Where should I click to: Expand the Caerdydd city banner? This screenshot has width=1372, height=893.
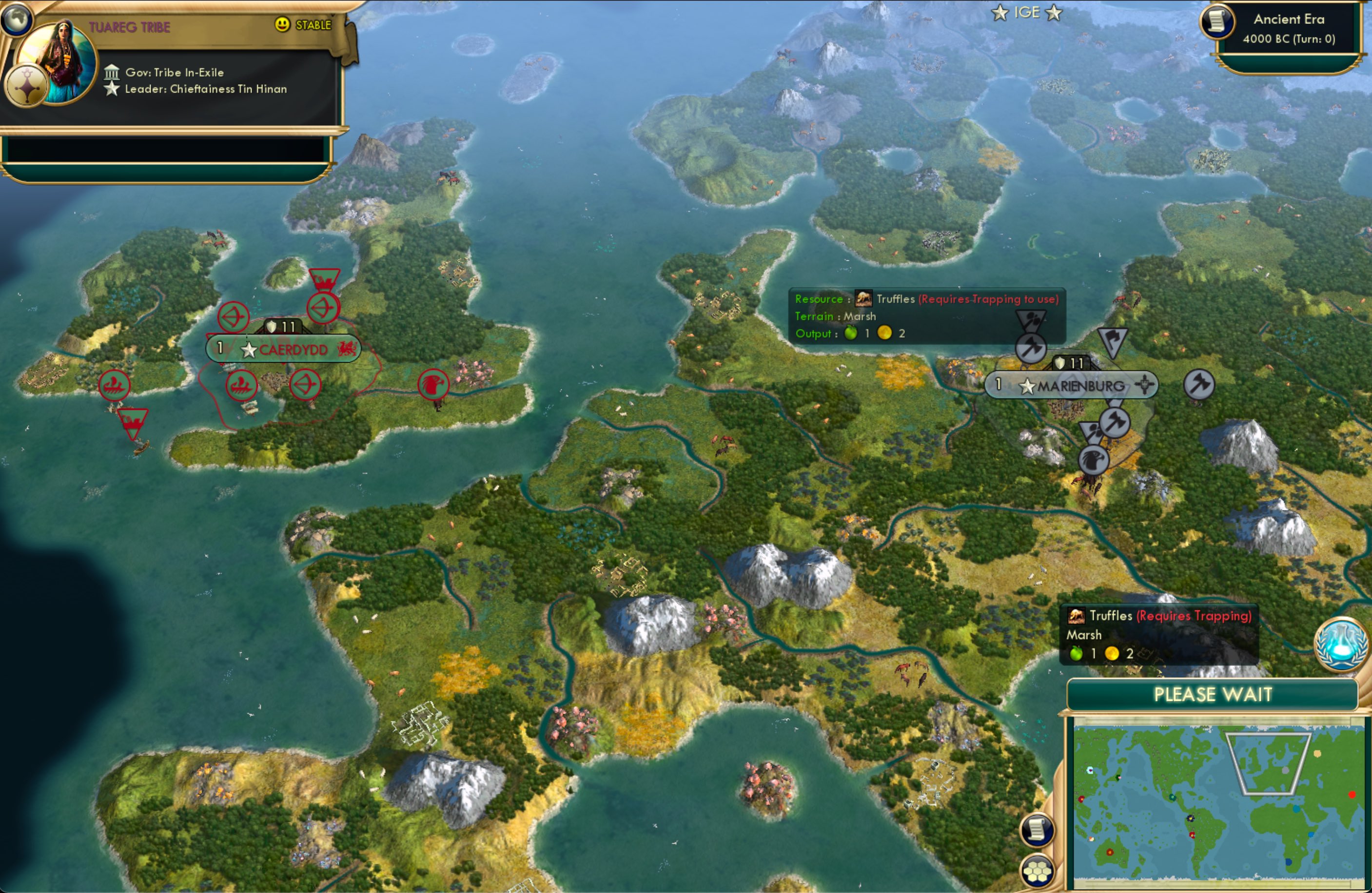(292, 349)
